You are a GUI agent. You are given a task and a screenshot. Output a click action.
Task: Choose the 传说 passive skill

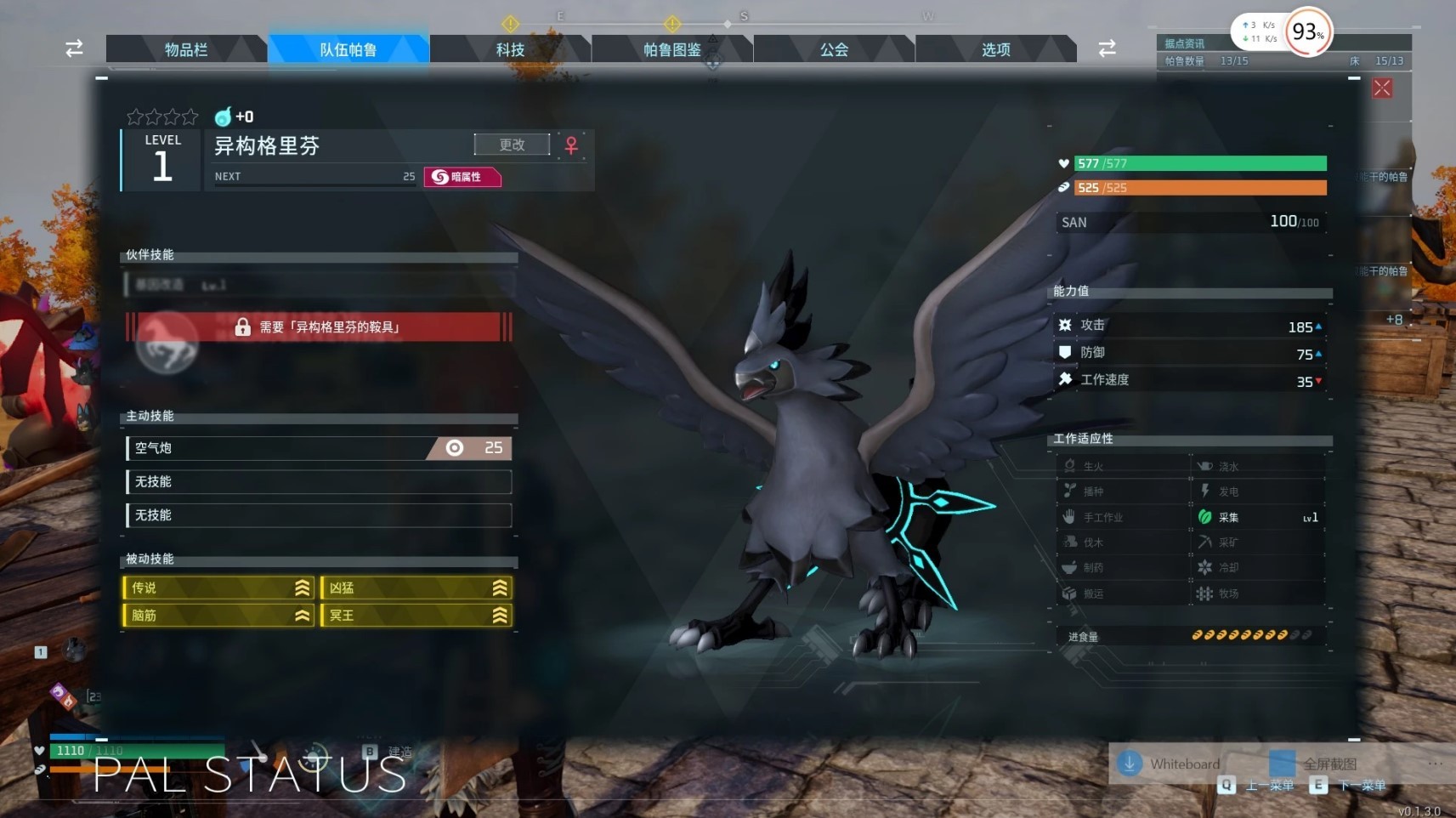218,588
